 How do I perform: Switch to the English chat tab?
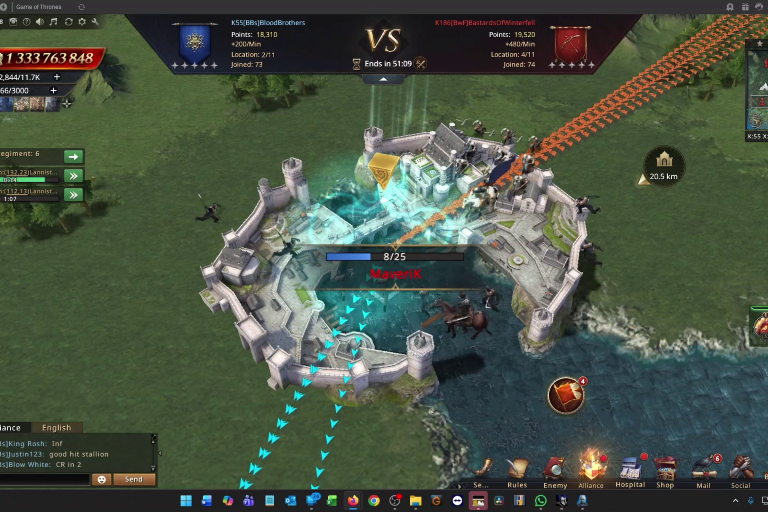pyautogui.click(x=56, y=428)
